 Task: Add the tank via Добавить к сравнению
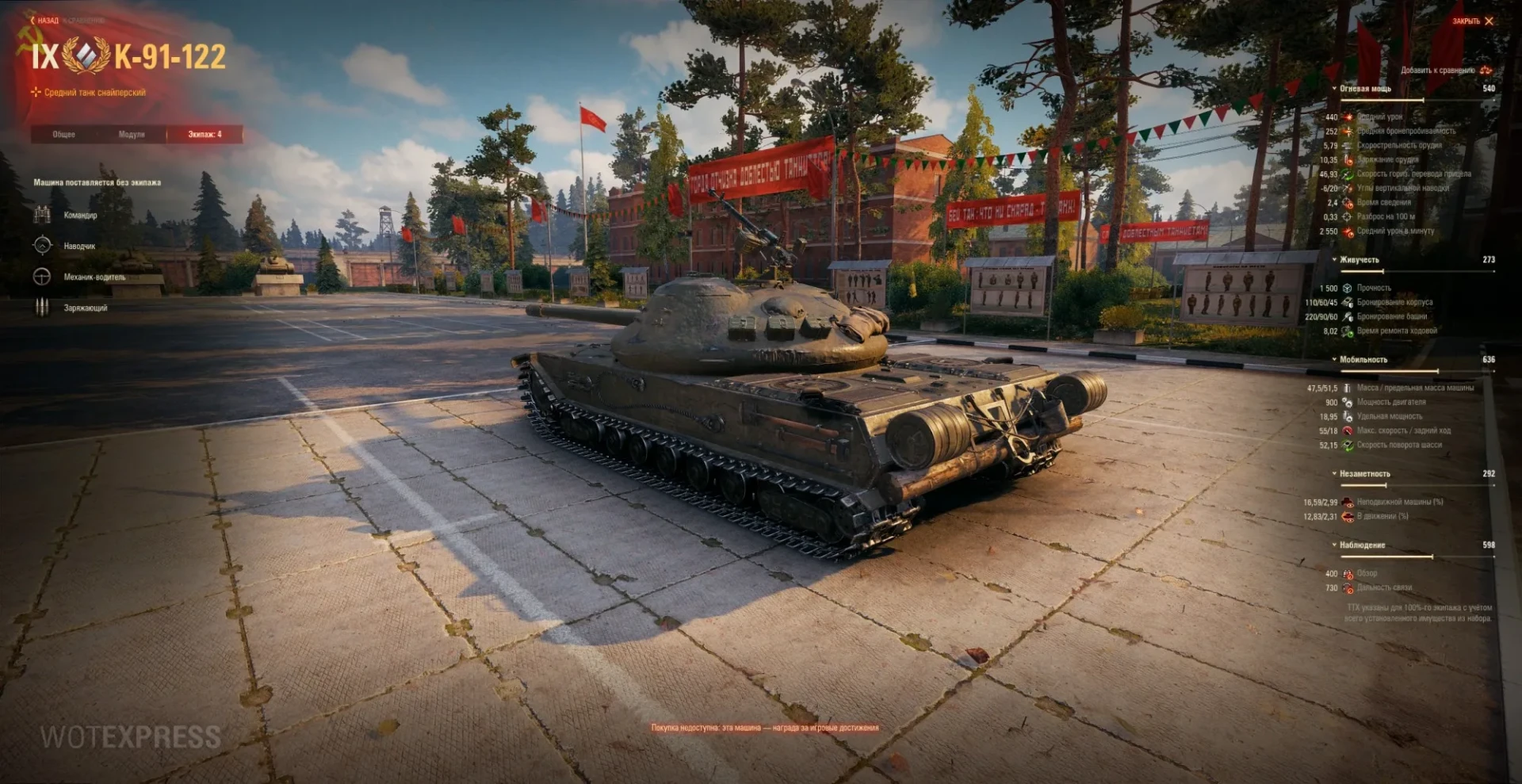(x=1444, y=71)
